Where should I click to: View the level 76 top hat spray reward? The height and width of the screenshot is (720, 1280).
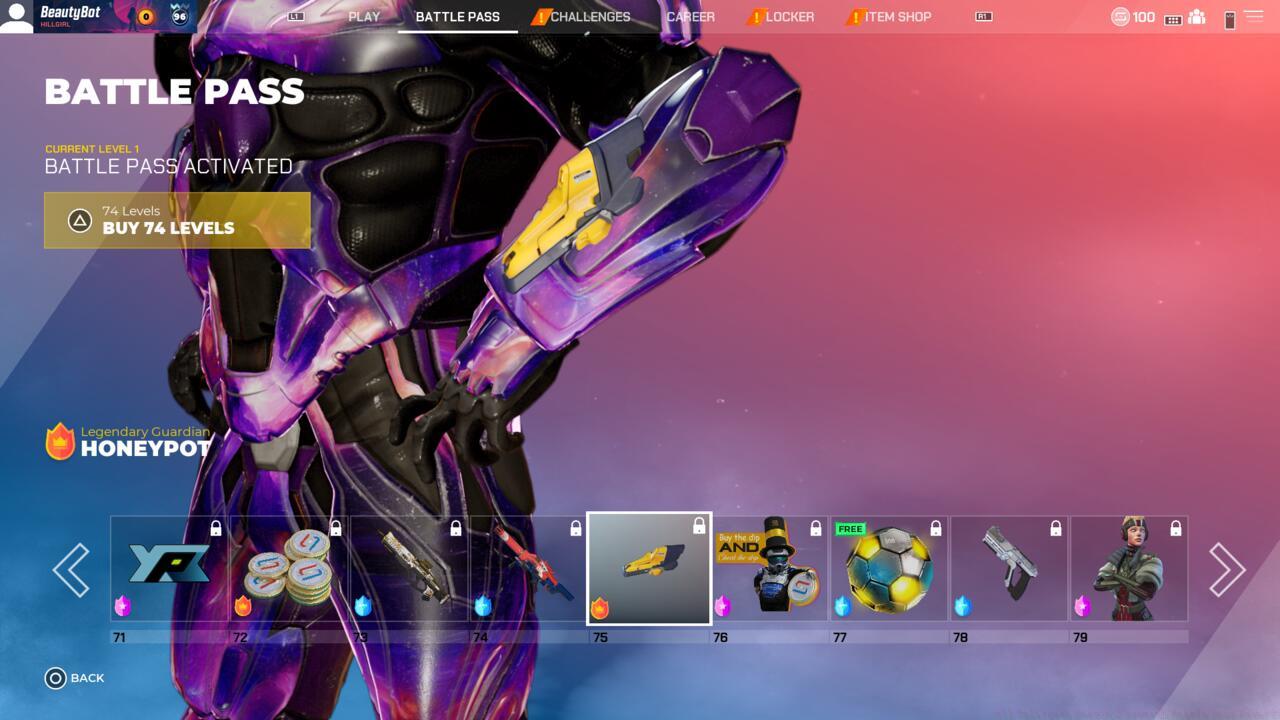tap(769, 569)
